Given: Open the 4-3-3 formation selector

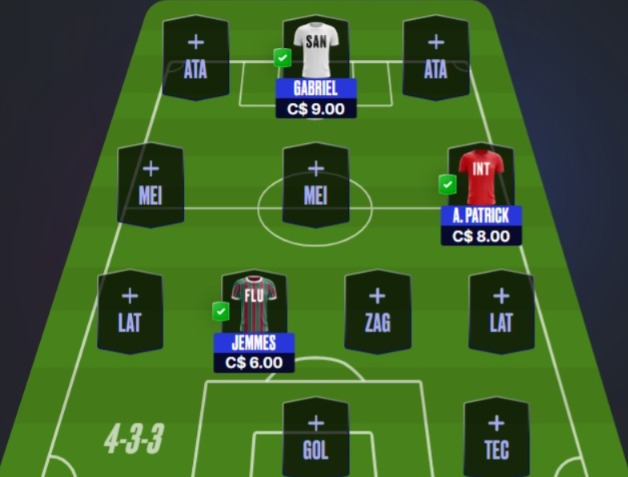Looking at the screenshot, I should pos(133,439).
